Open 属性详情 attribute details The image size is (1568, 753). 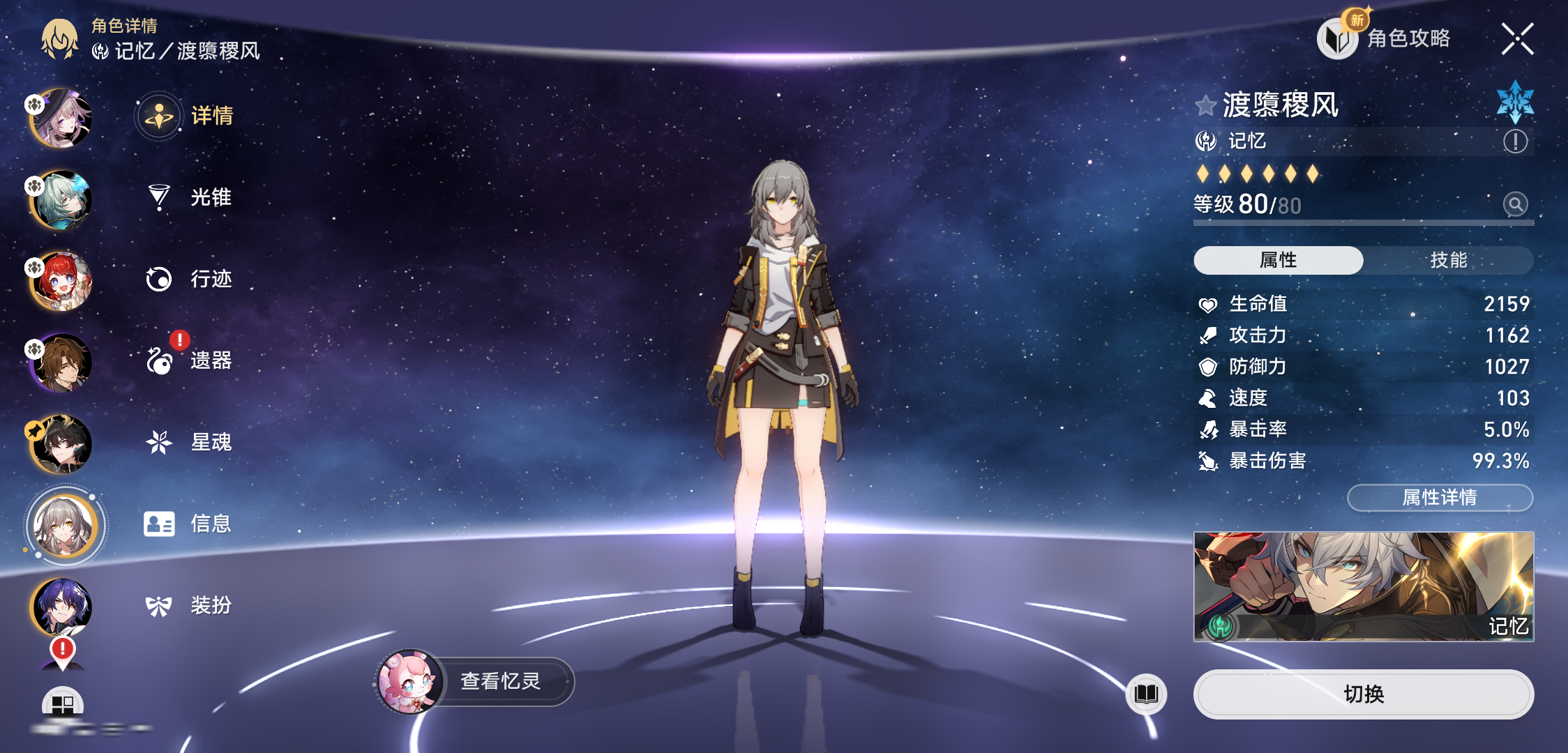pyautogui.click(x=1440, y=497)
